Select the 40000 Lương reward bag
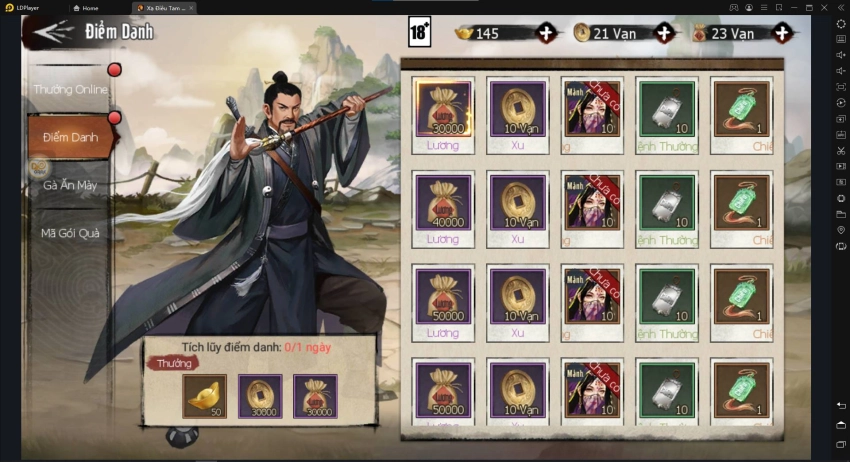The width and height of the screenshot is (850, 462). coord(443,202)
